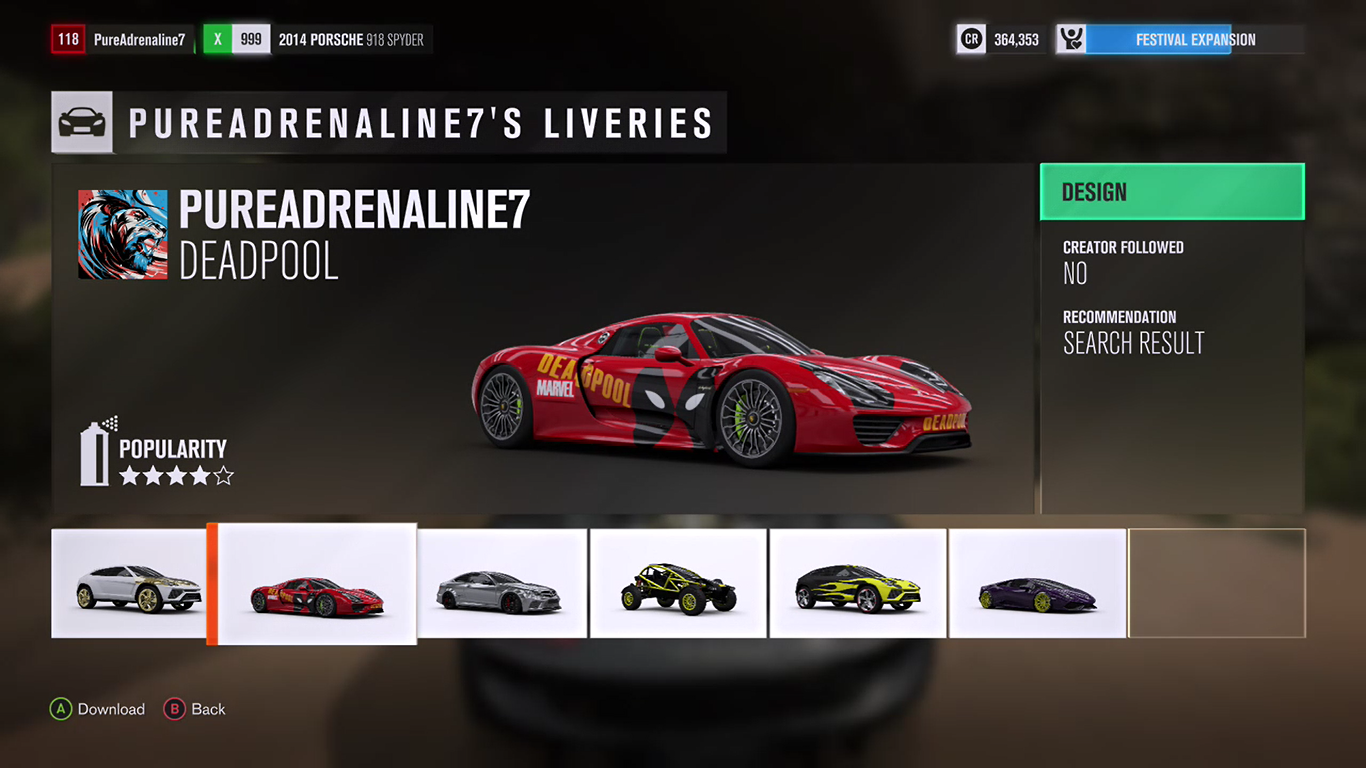Expand the Recommendation Search Result entry
This screenshot has width=1366, height=768.
pos(1134,343)
